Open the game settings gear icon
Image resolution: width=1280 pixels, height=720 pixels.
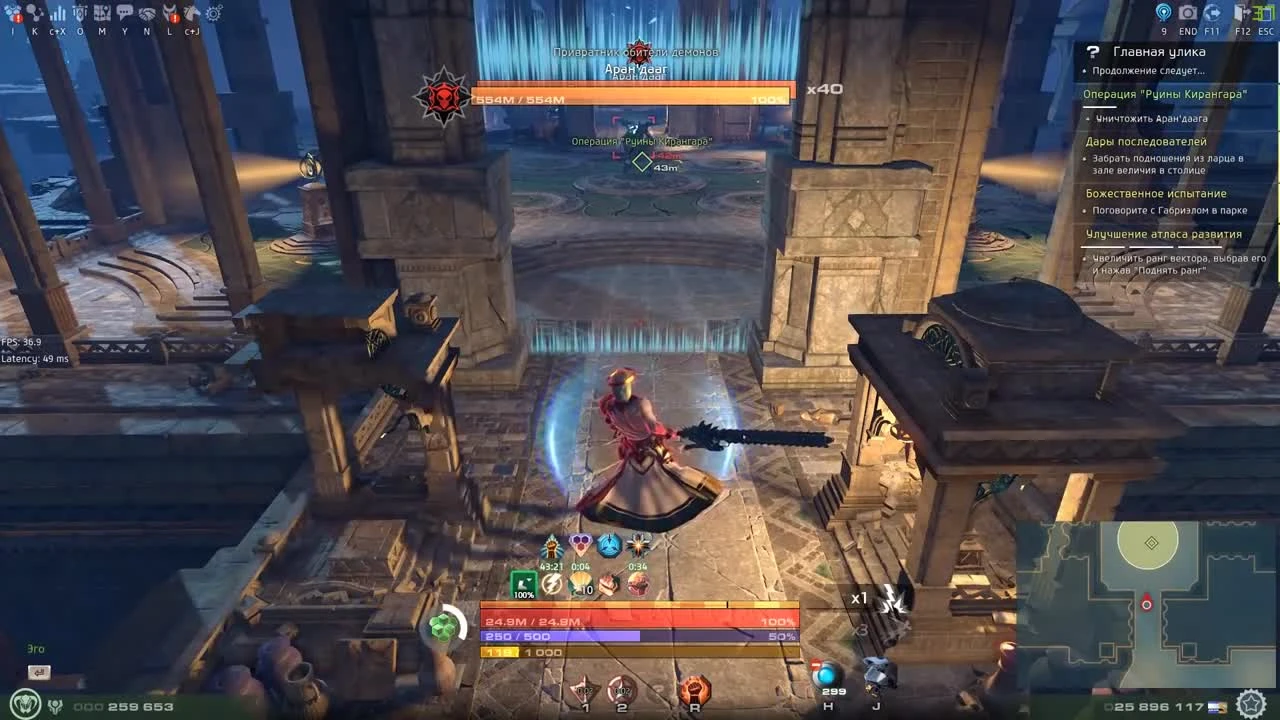click(x=213, y=14)
